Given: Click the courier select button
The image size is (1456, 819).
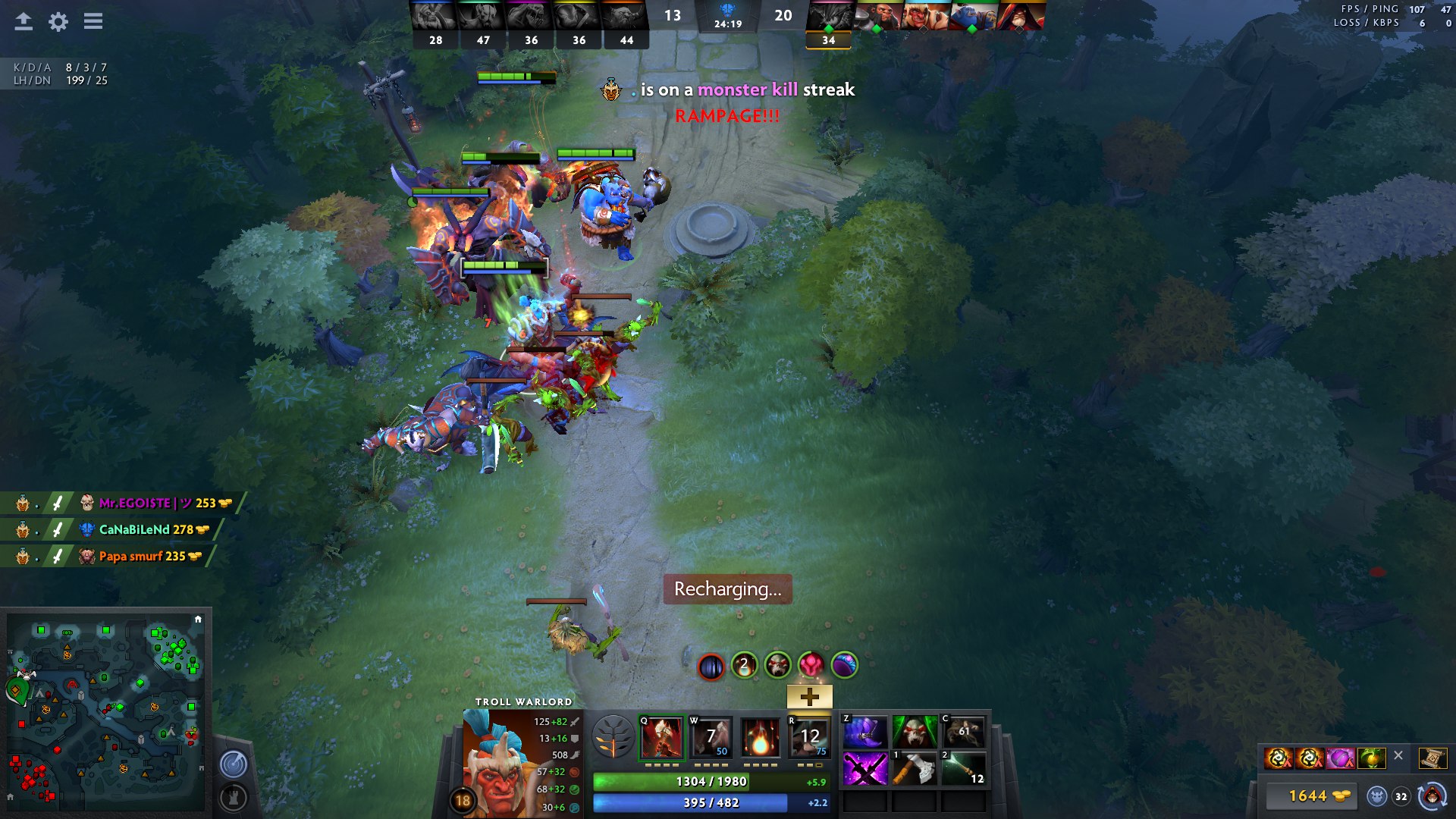Looking at the screenshot, I should 1432,795.
